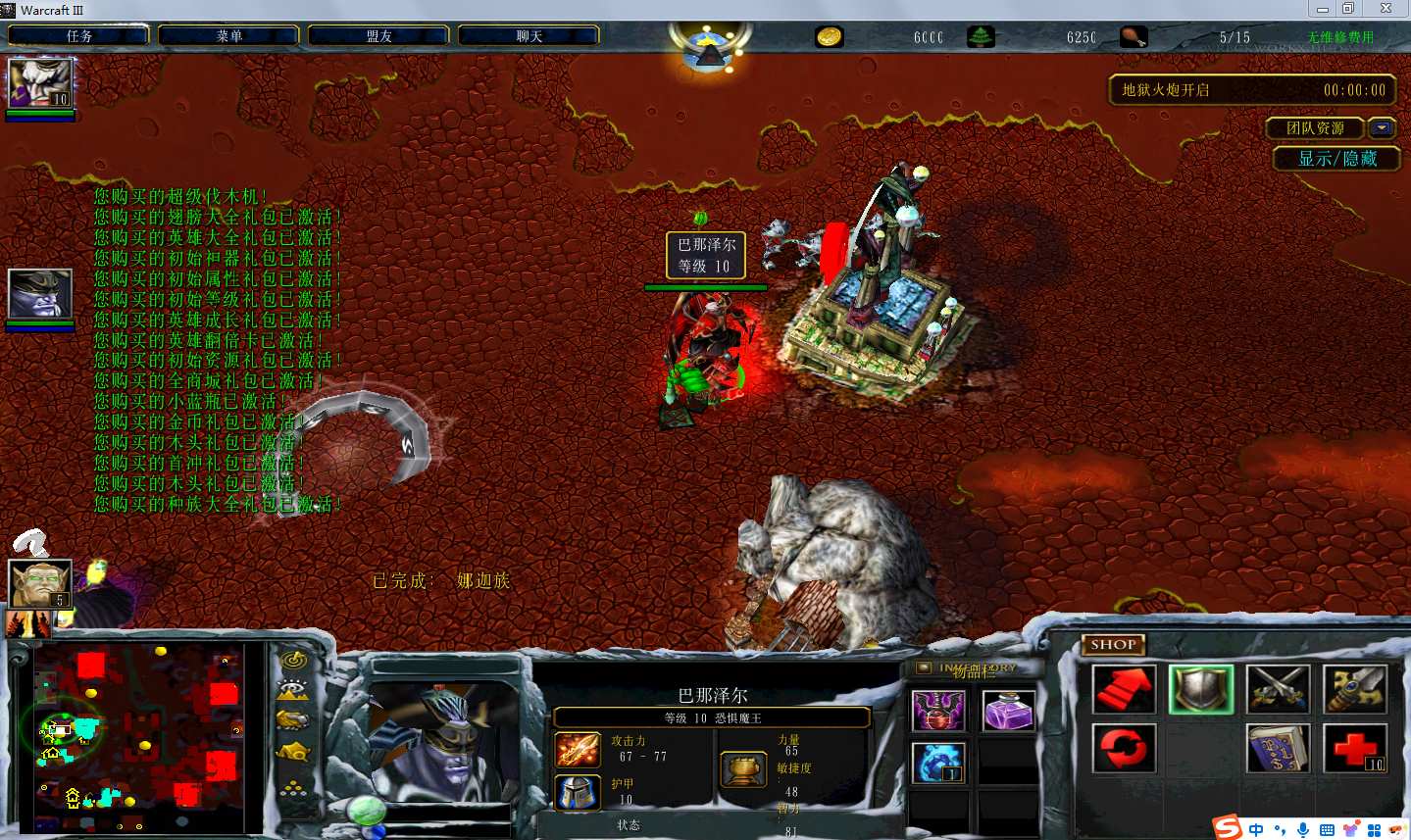This screenshot has height=840, width=1411.
Task: Select the red upward arrow command
Action: coord(1124,689)
